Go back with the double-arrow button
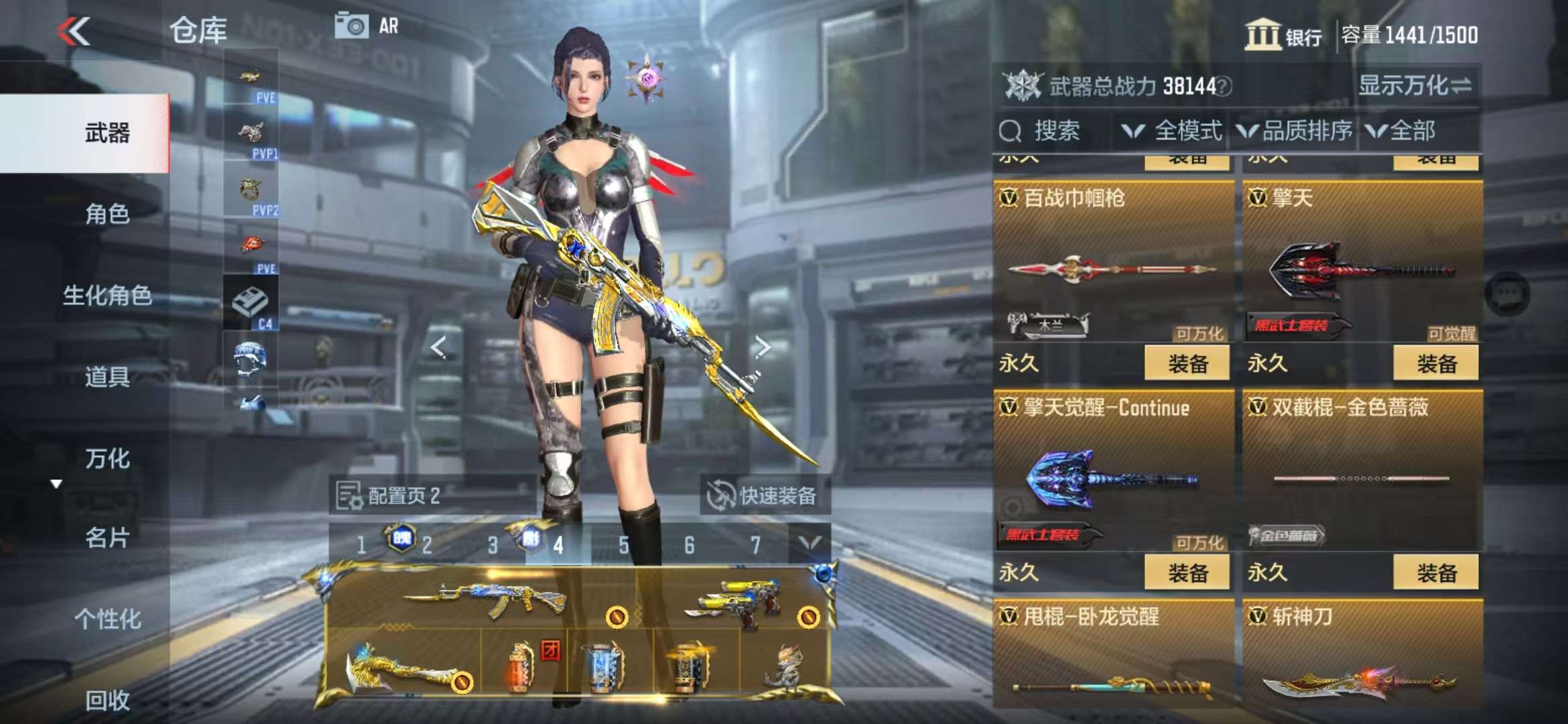Screen dimensions: 1568x724 pos(74,31)
